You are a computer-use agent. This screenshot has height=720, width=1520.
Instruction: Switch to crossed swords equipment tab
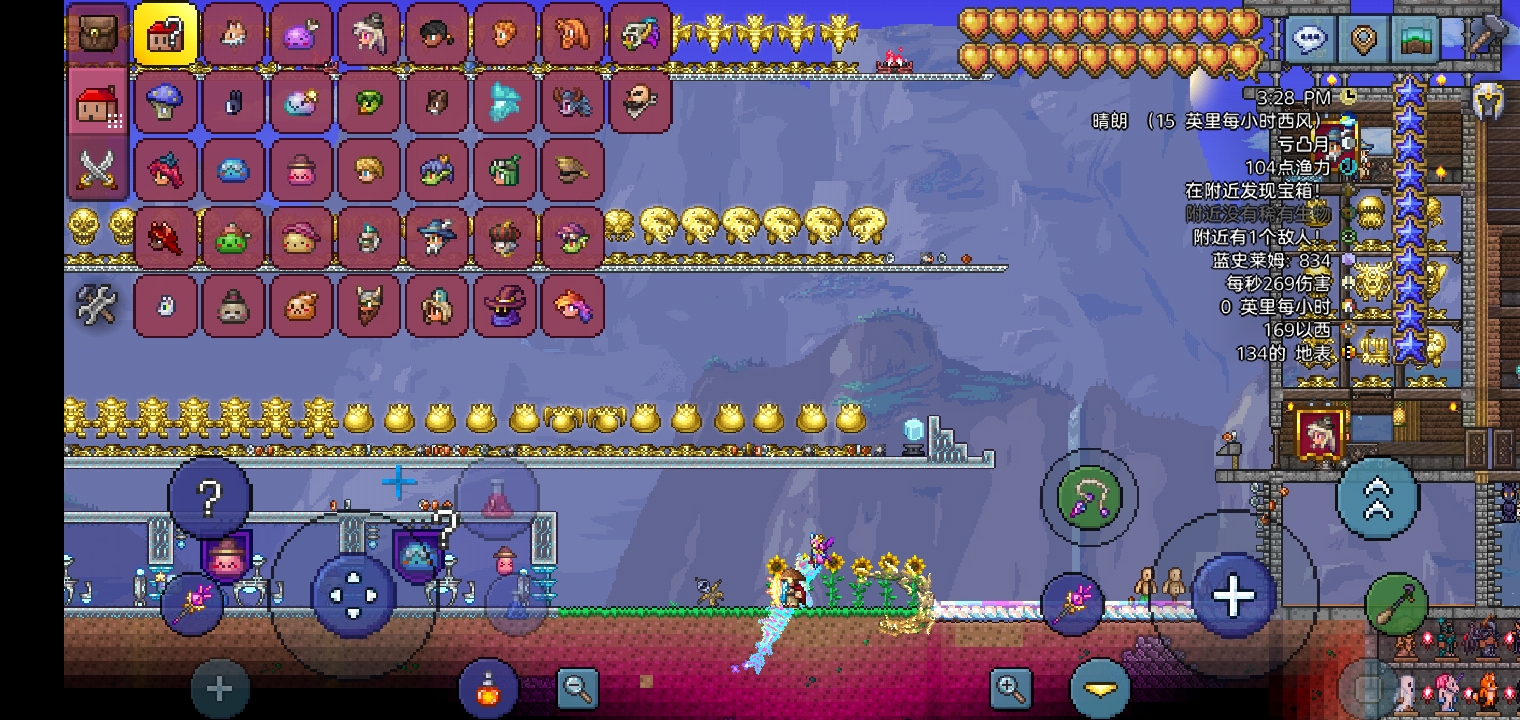[98, 170]
